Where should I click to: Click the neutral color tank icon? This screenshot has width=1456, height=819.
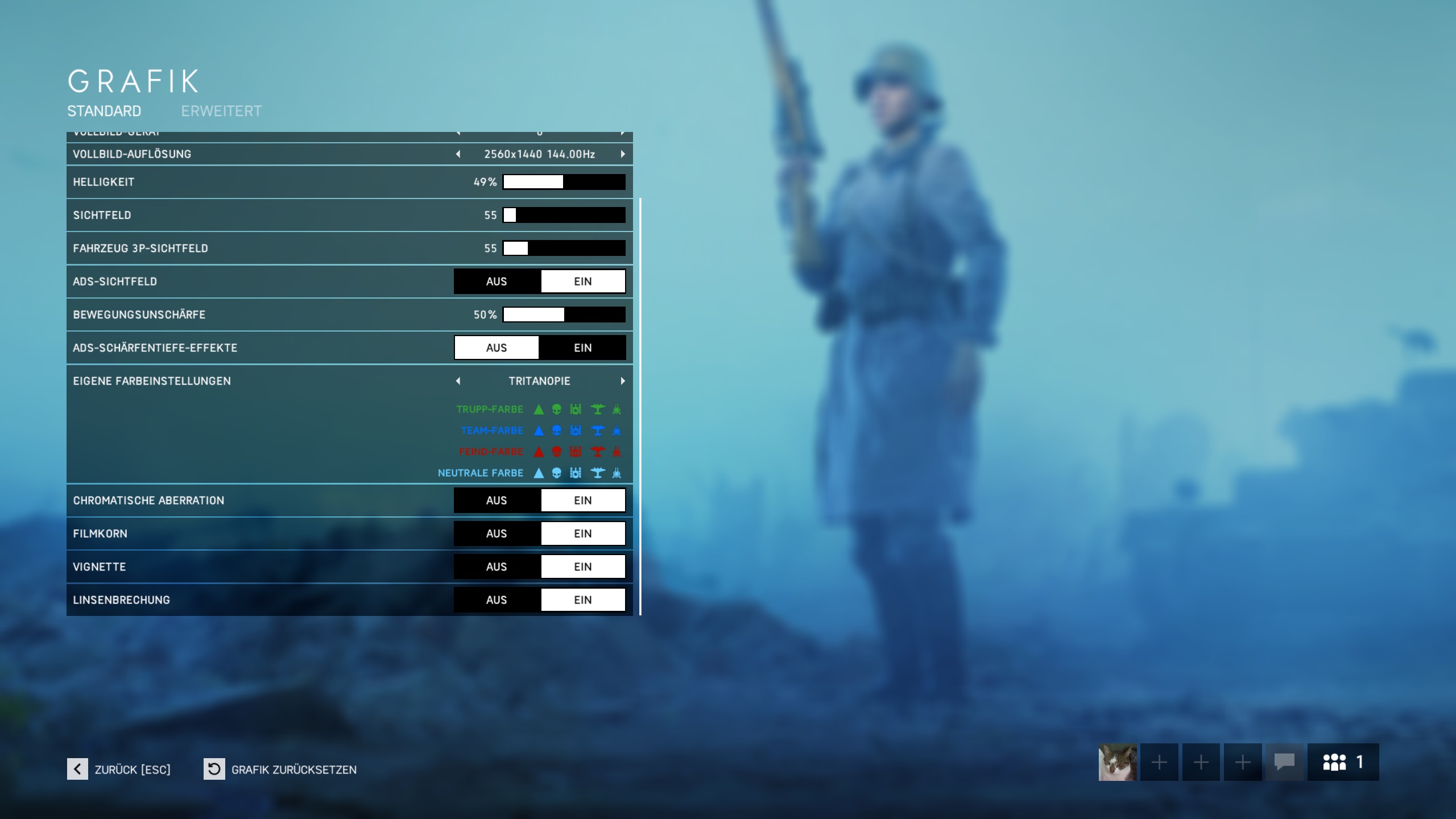pyautogui.click(x=576, y=473)
